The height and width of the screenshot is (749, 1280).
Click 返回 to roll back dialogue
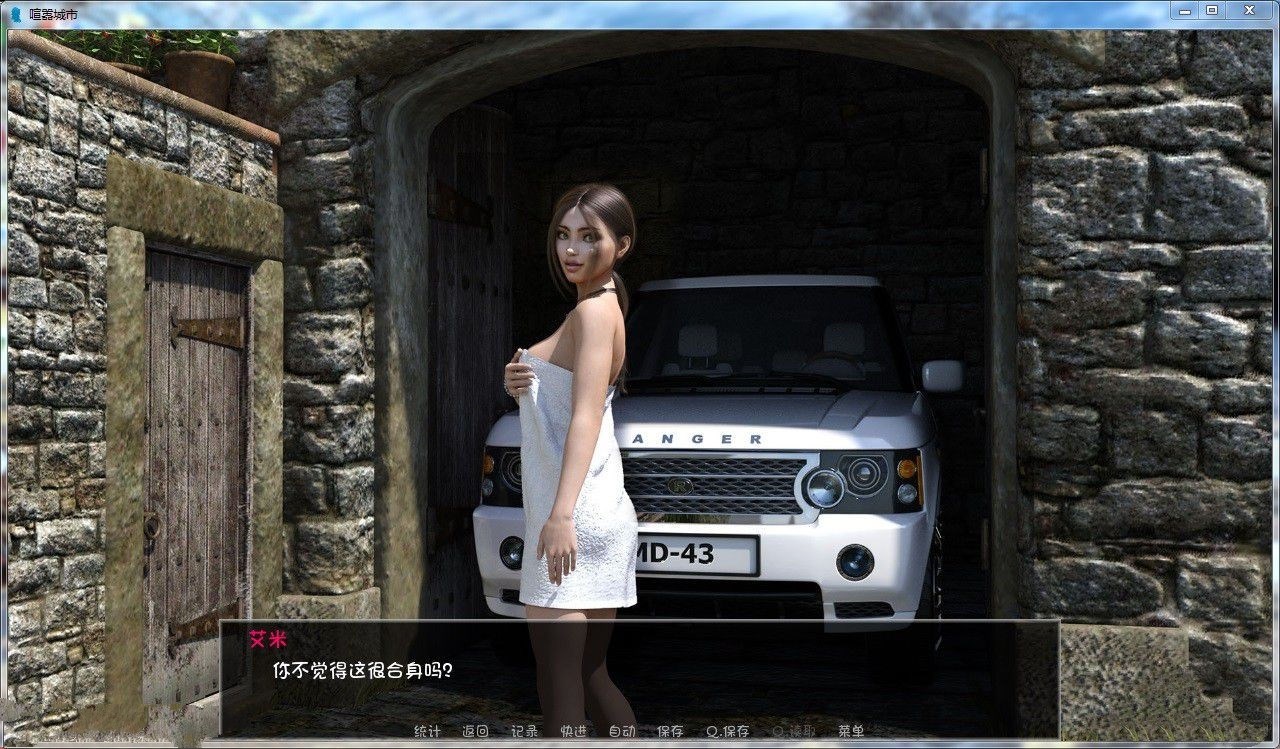pos(474,731)
